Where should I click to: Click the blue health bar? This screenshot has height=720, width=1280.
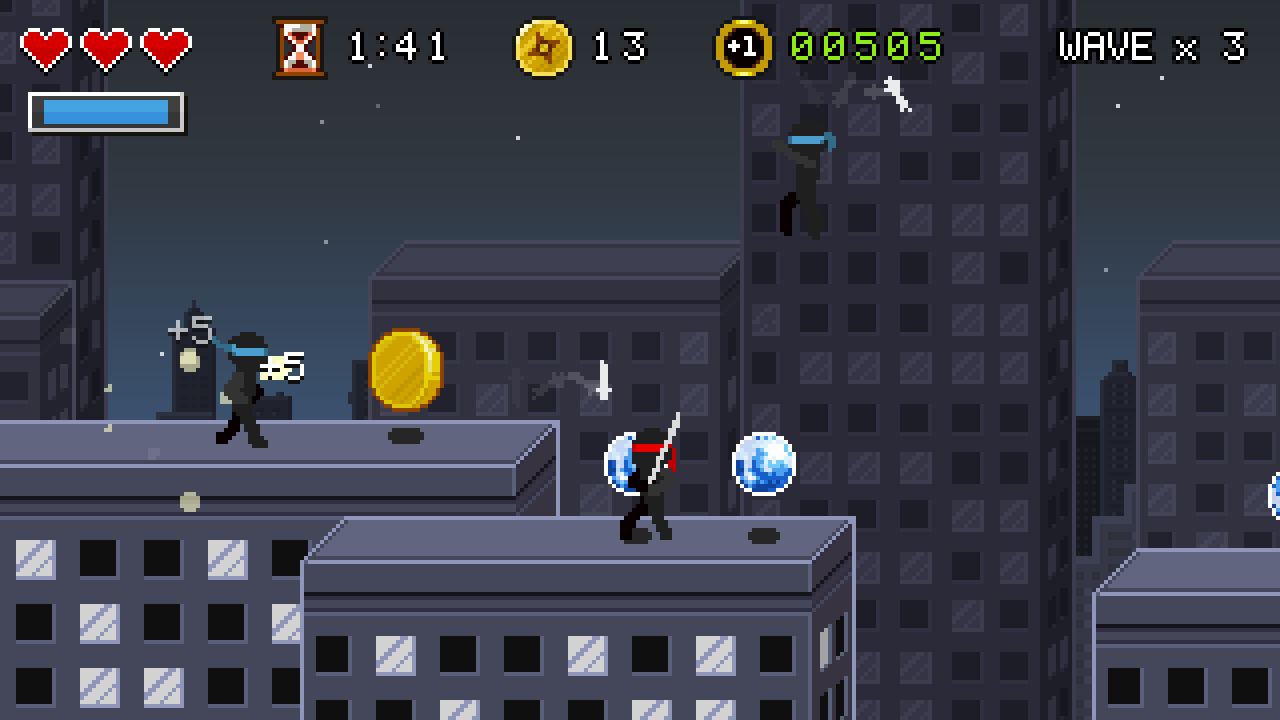pyautogui.click(x=104, y=112)
